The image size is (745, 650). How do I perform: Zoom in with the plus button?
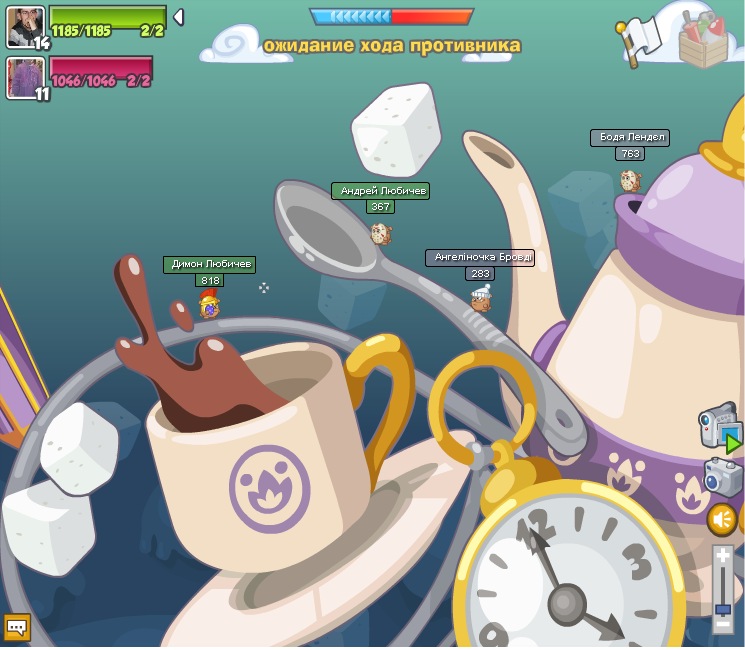point(723,556)
